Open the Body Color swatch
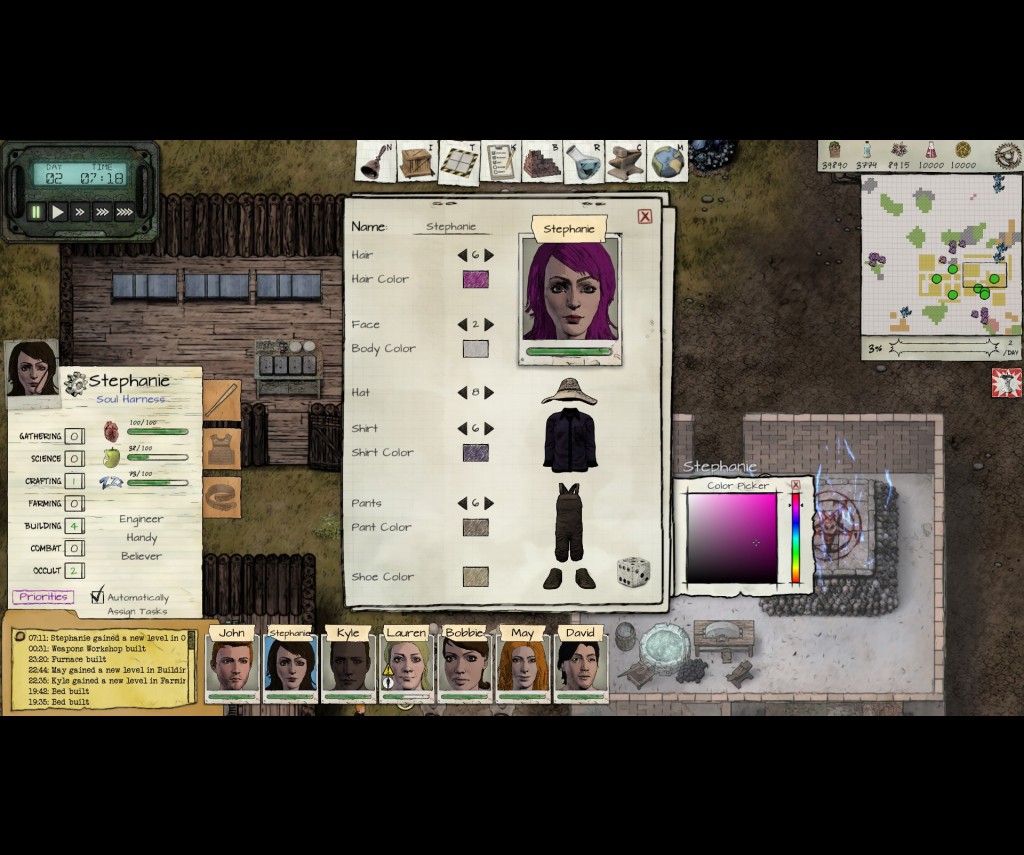 (x=475, y=349)
